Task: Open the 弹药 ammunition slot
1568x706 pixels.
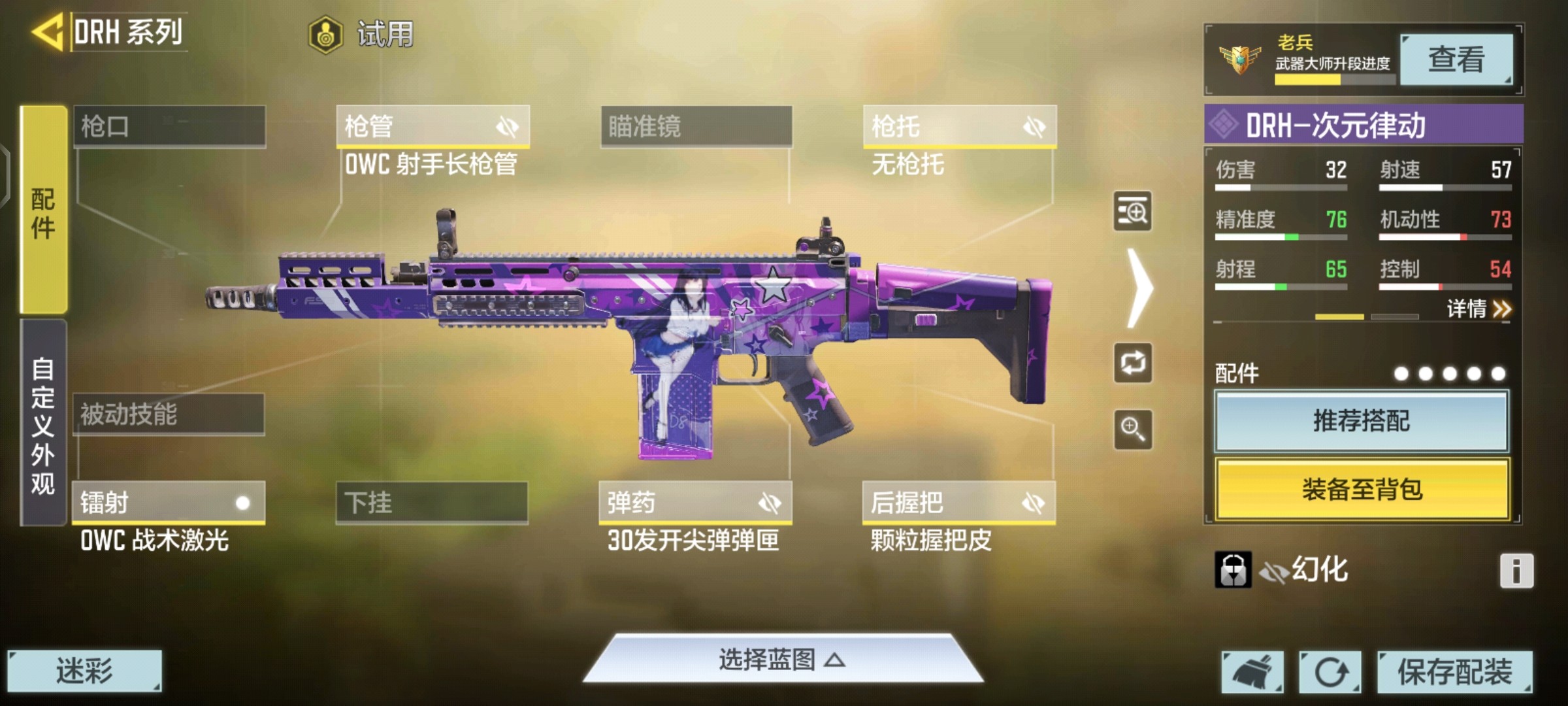Action: point(695,503)
